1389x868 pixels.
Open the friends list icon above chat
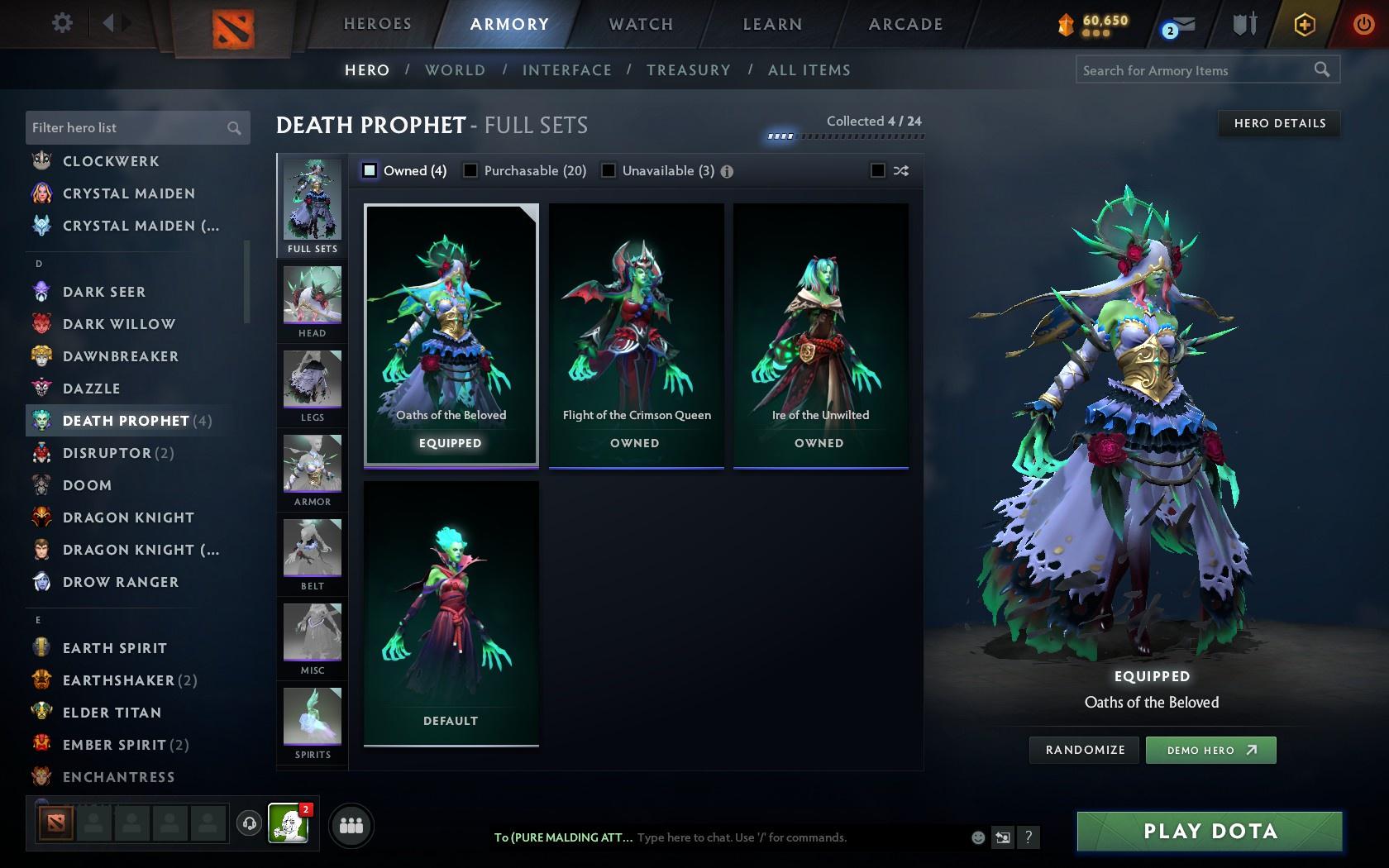point(351,824)
